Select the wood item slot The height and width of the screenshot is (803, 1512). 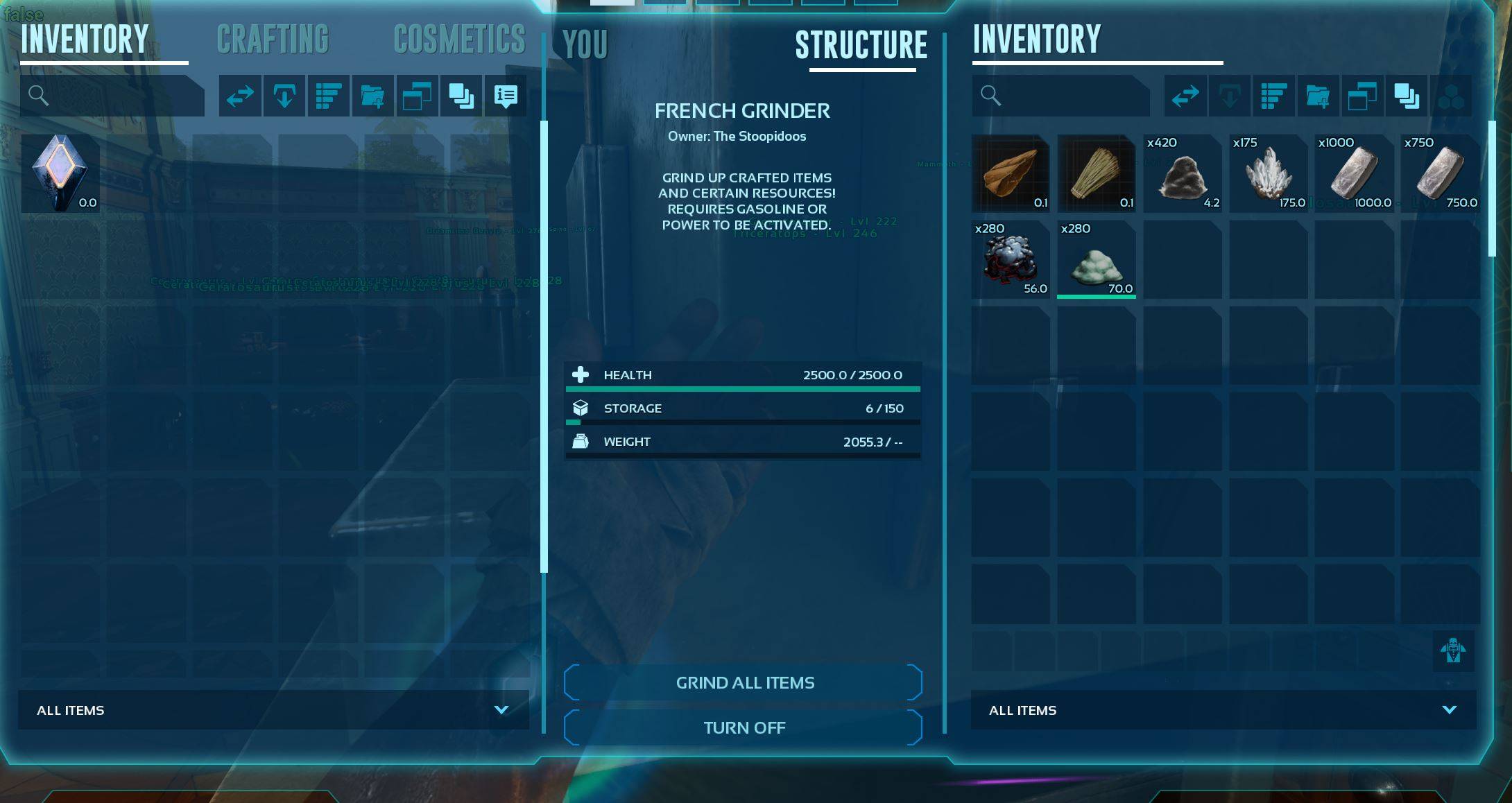(1011, 173)
